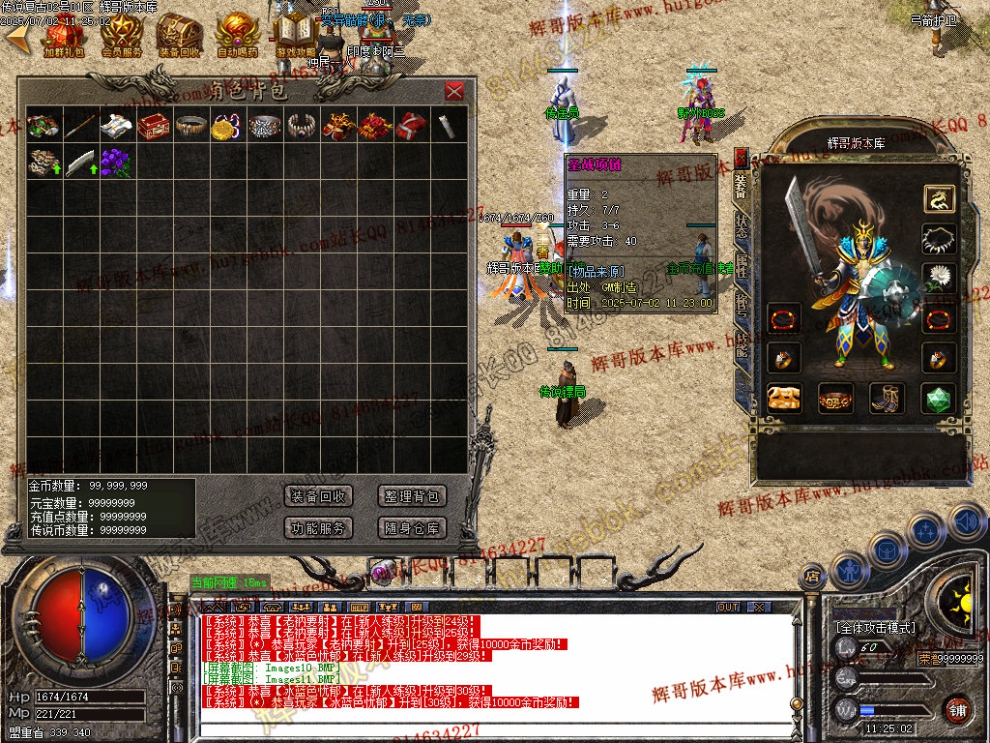Select the boots equipment slot
Viewport: 990px width, 743px height.
coord(886,398)
